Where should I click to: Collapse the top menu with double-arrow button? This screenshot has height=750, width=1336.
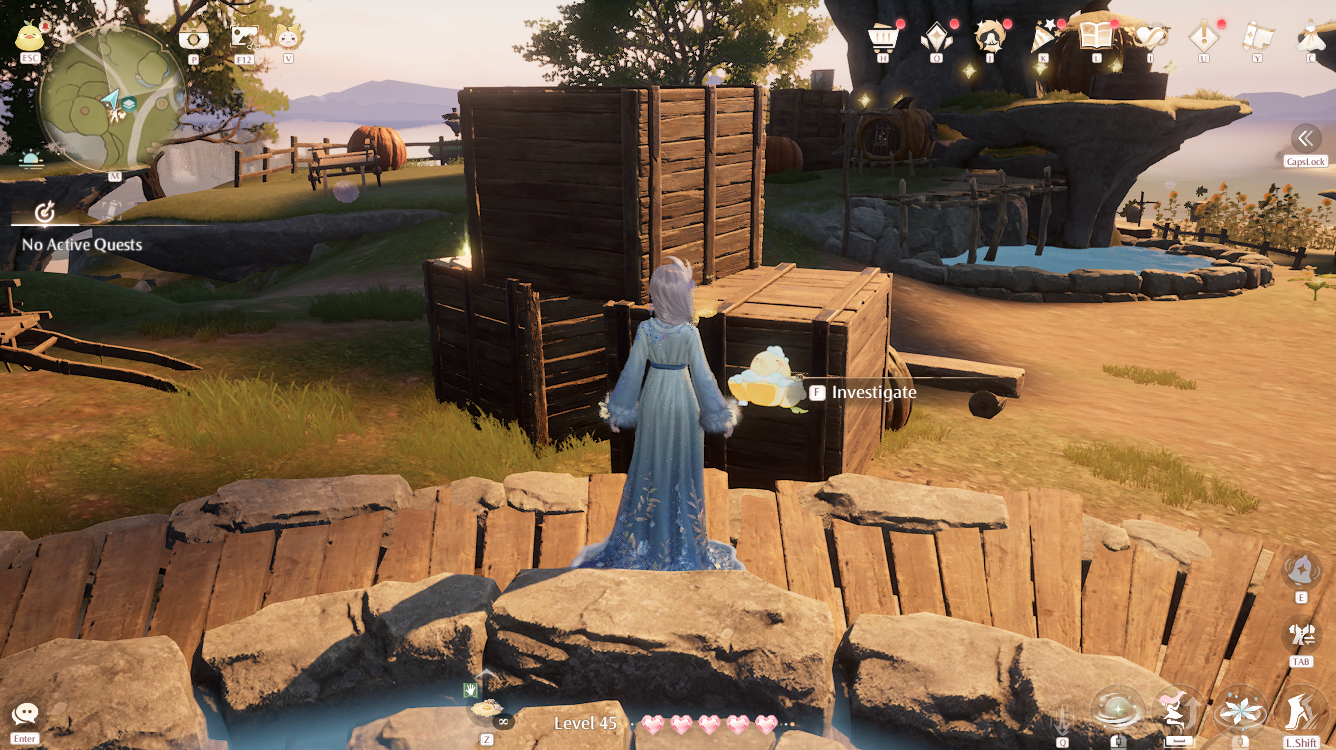pos(1305,138)
